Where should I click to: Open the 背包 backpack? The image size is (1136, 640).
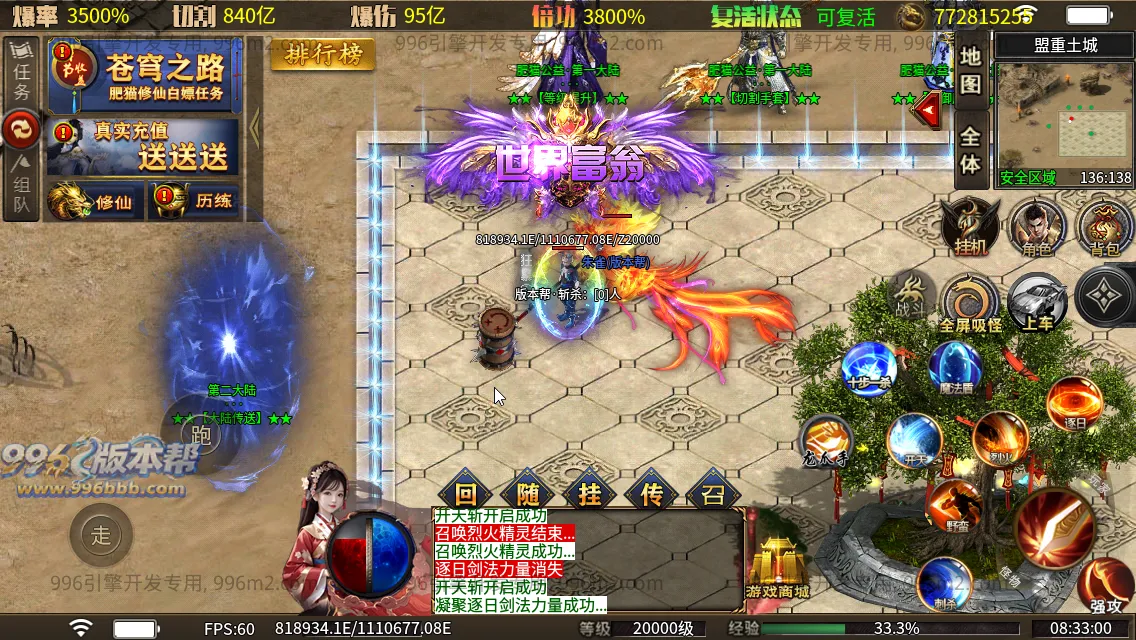(x=1104, y=226)
